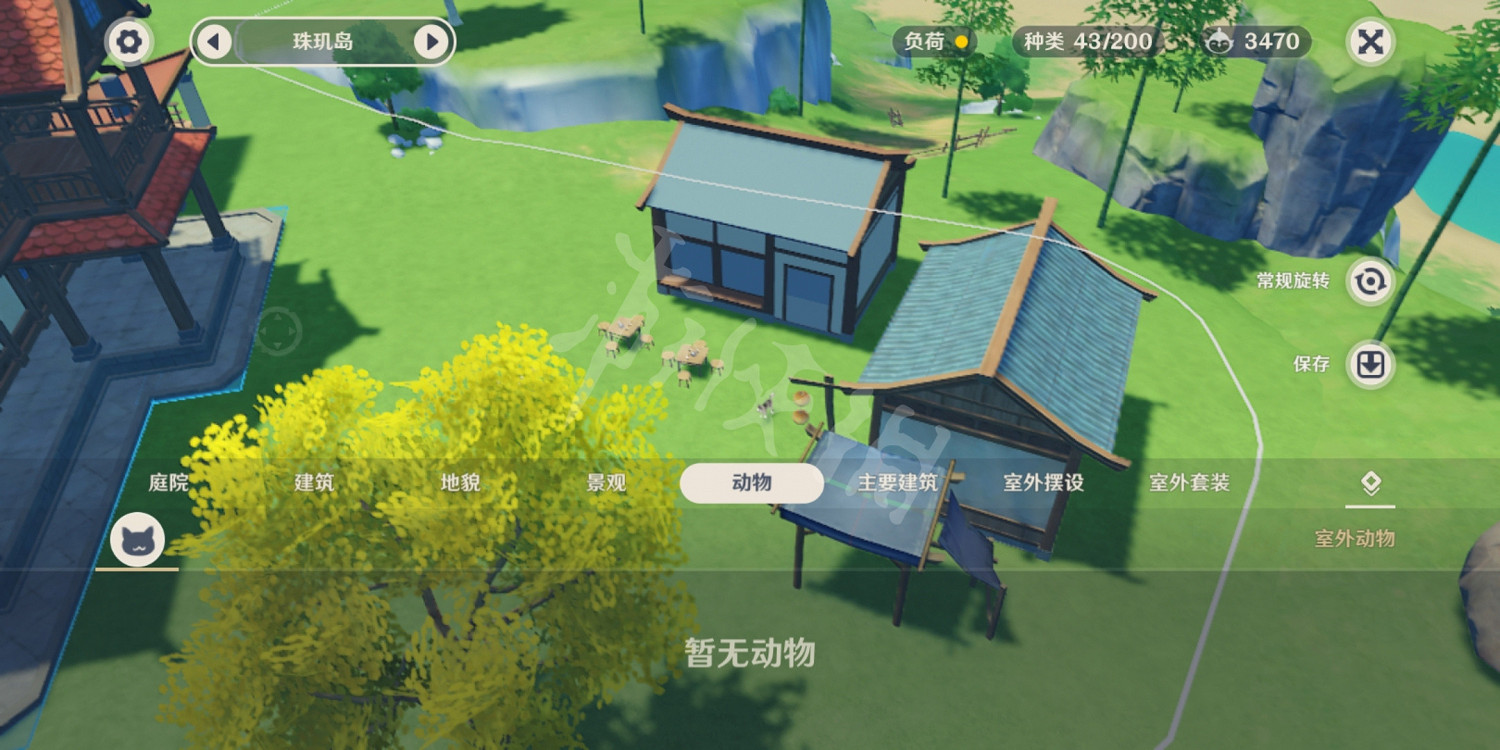
Task: Switch to the 建筑 tab
Action: coord(313,482)
